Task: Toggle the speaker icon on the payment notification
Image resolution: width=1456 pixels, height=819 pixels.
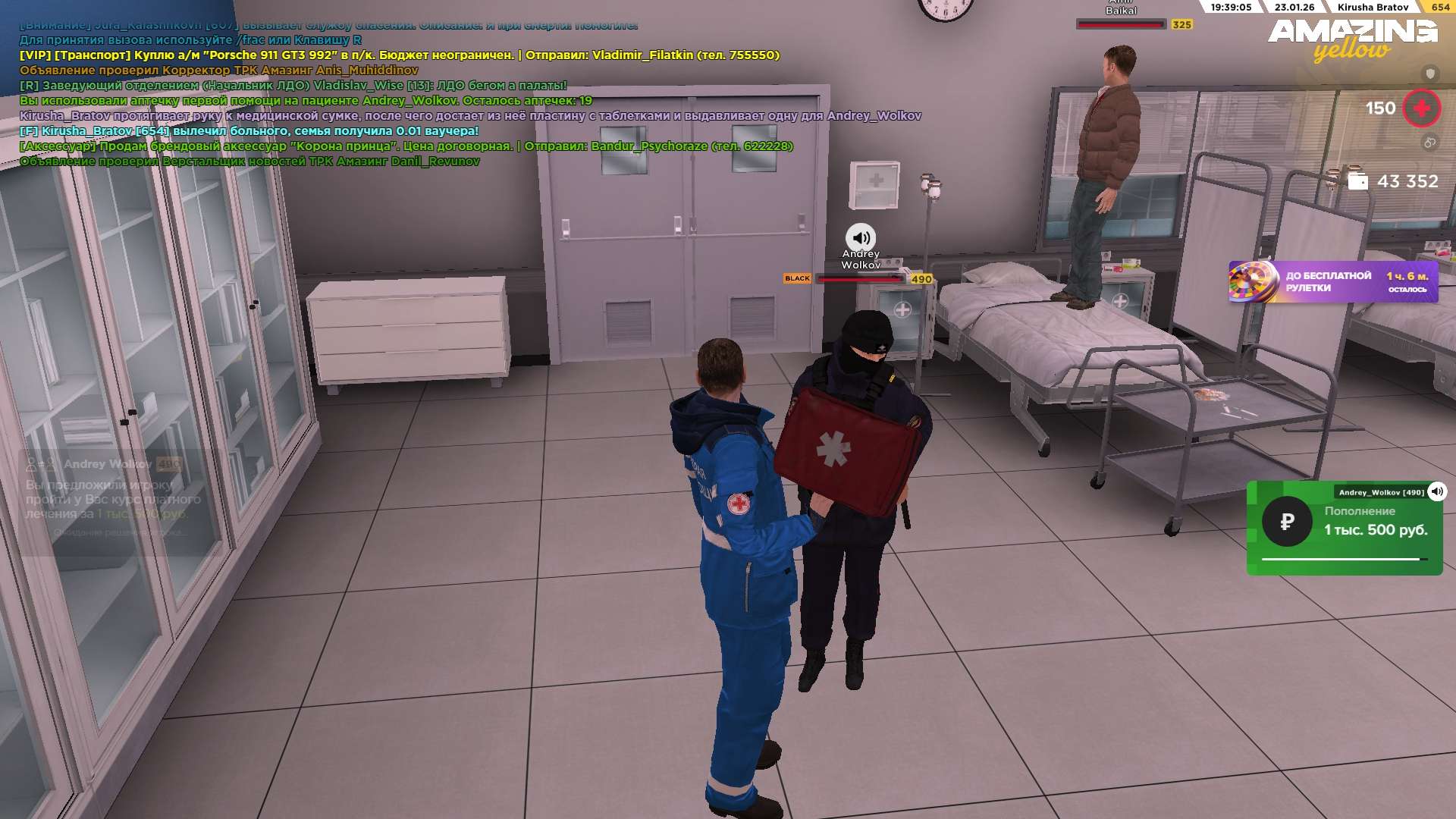Action: pyautogui.click(x=1437, y=491)
